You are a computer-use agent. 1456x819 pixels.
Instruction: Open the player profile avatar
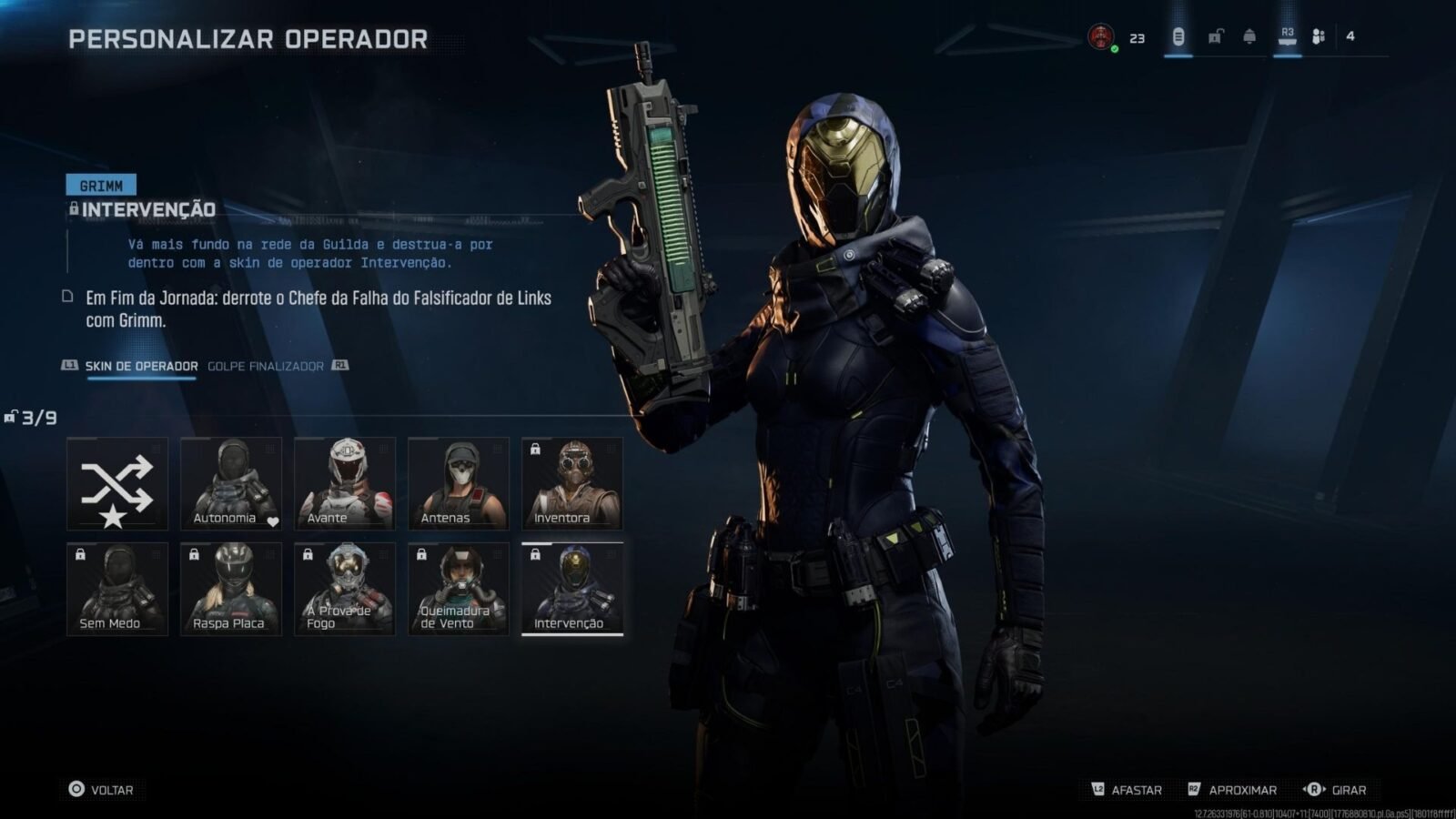coord(1101,37)
